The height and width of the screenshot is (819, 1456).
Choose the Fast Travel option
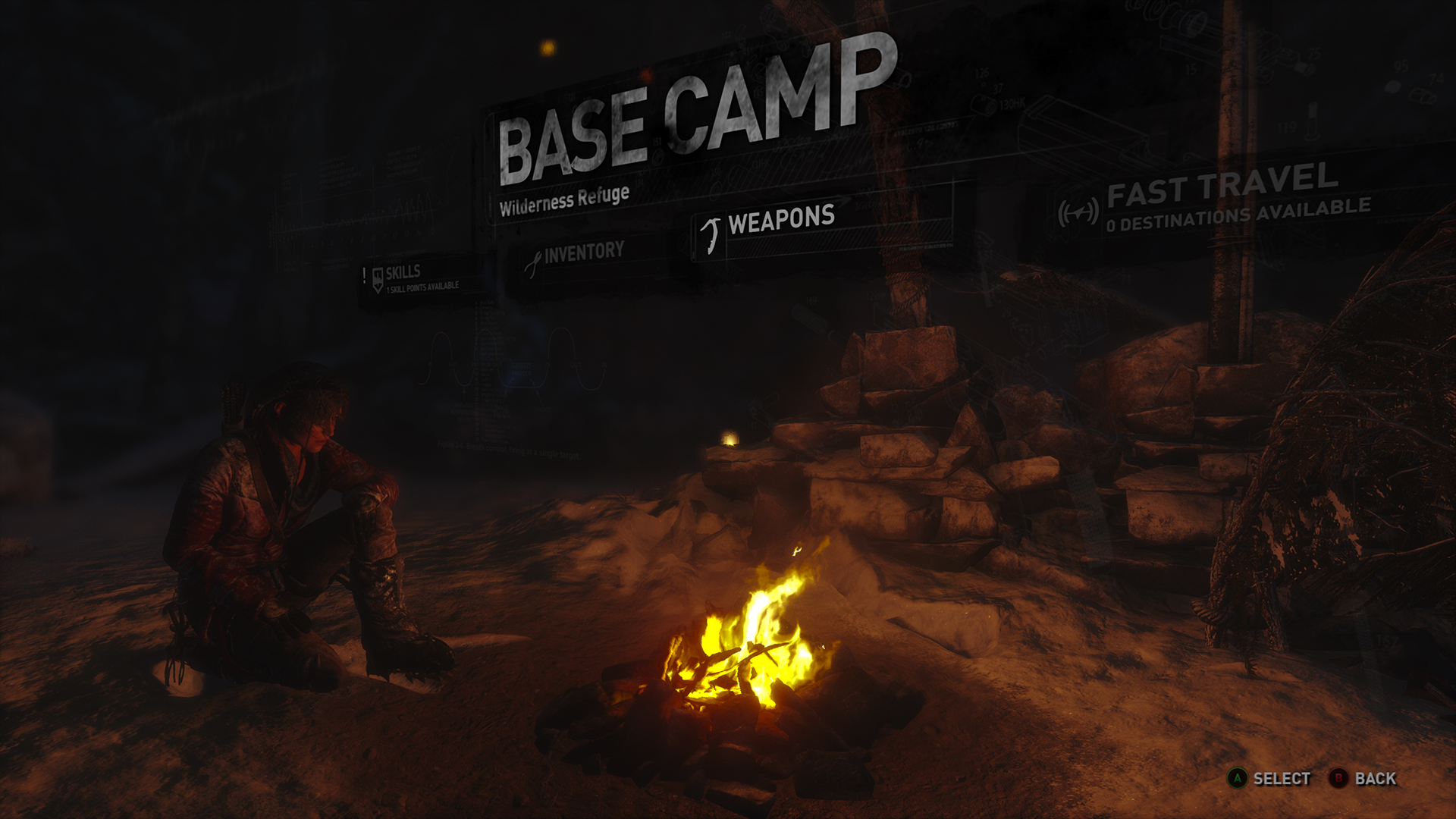[1221, 196]
